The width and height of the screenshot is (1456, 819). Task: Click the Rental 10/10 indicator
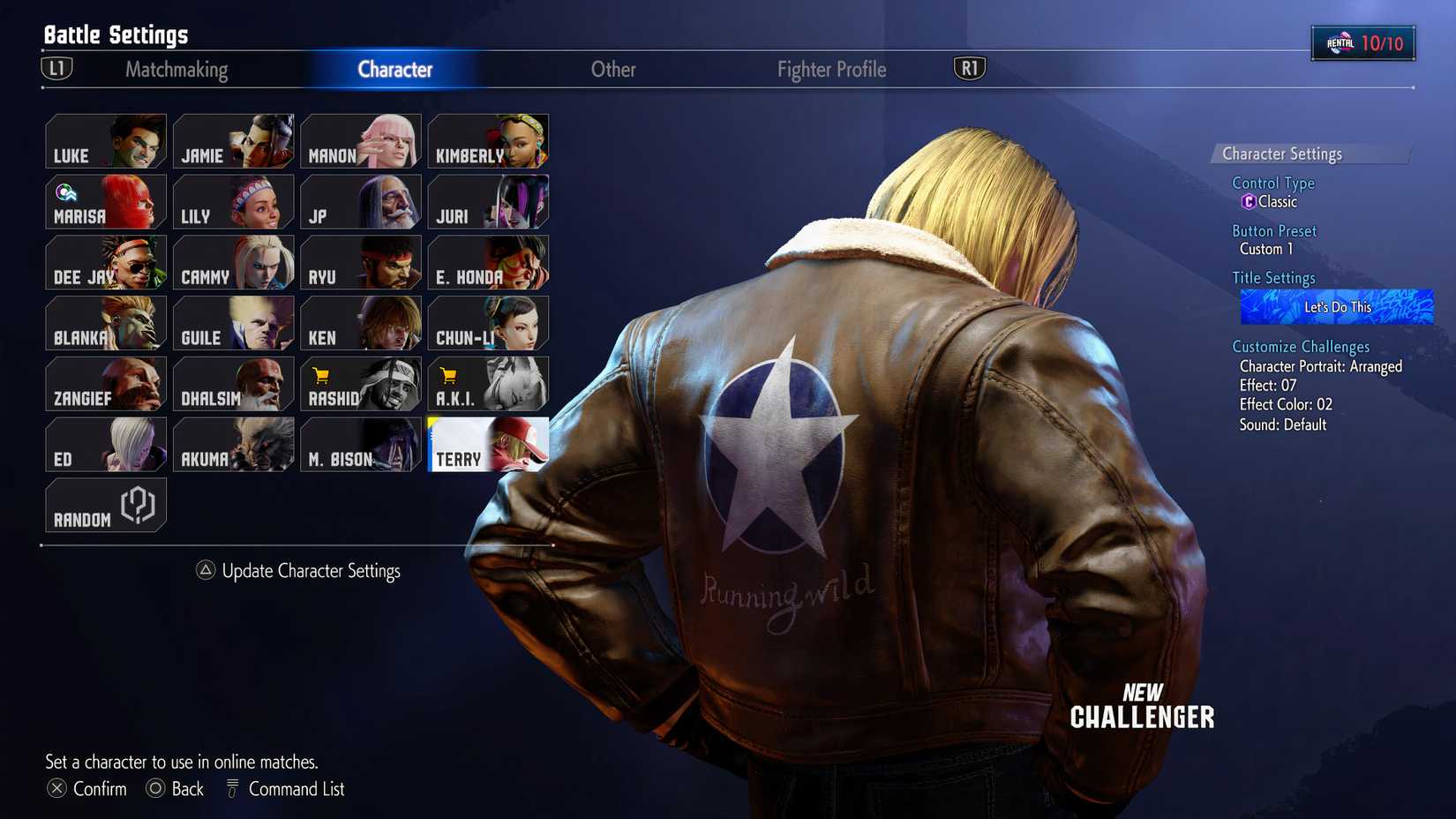pos(1363,41)
